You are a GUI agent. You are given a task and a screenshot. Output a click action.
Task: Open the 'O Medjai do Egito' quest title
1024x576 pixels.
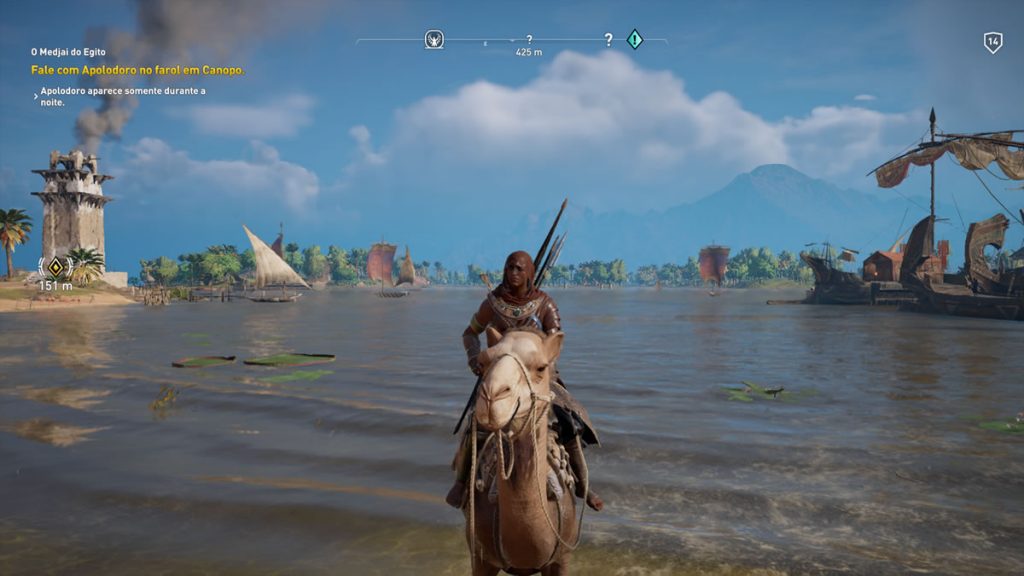click(68, 52)
